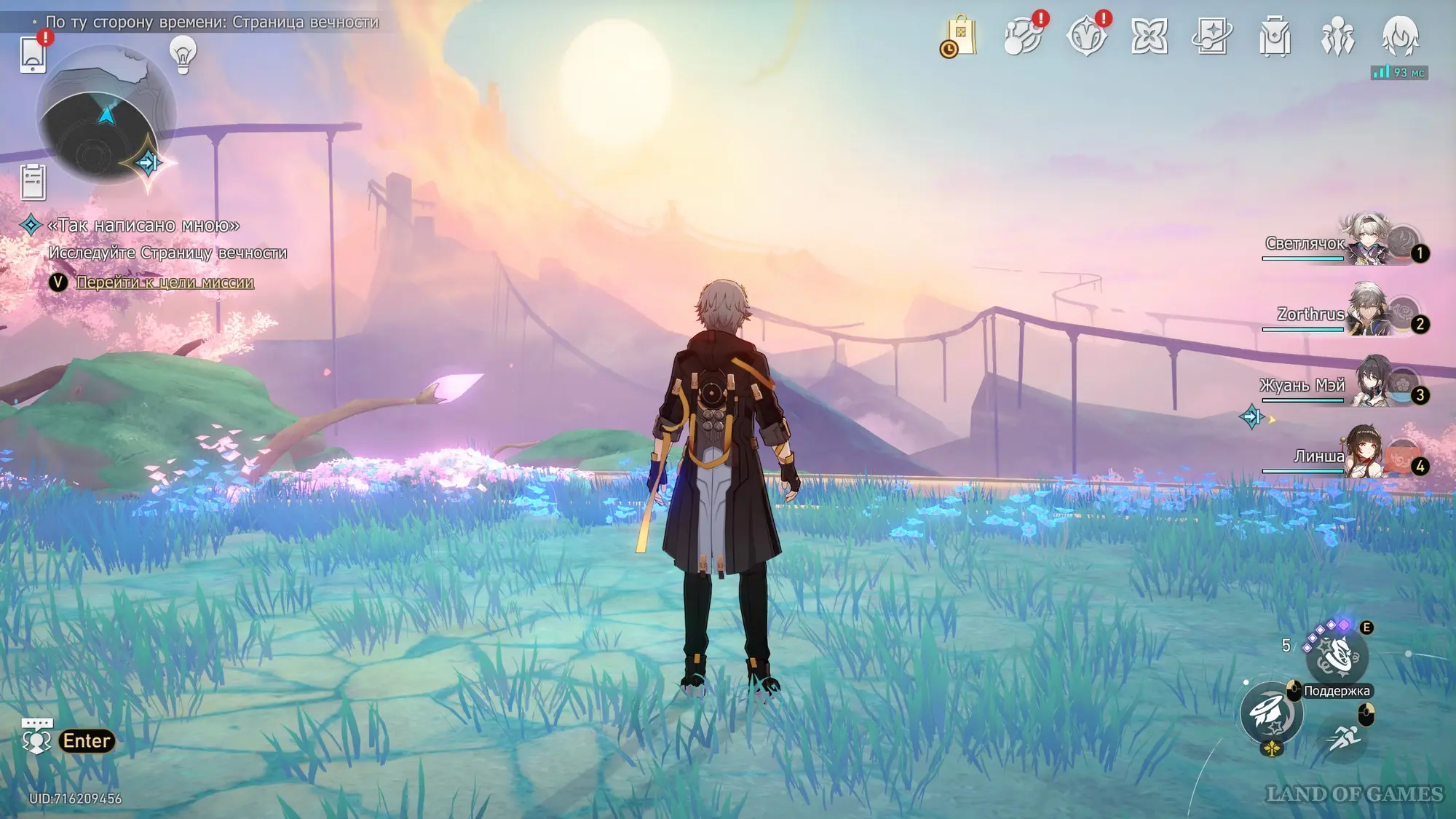Open the planet events icon with alert
1456x819 pixels.
tap(1023, 36)
